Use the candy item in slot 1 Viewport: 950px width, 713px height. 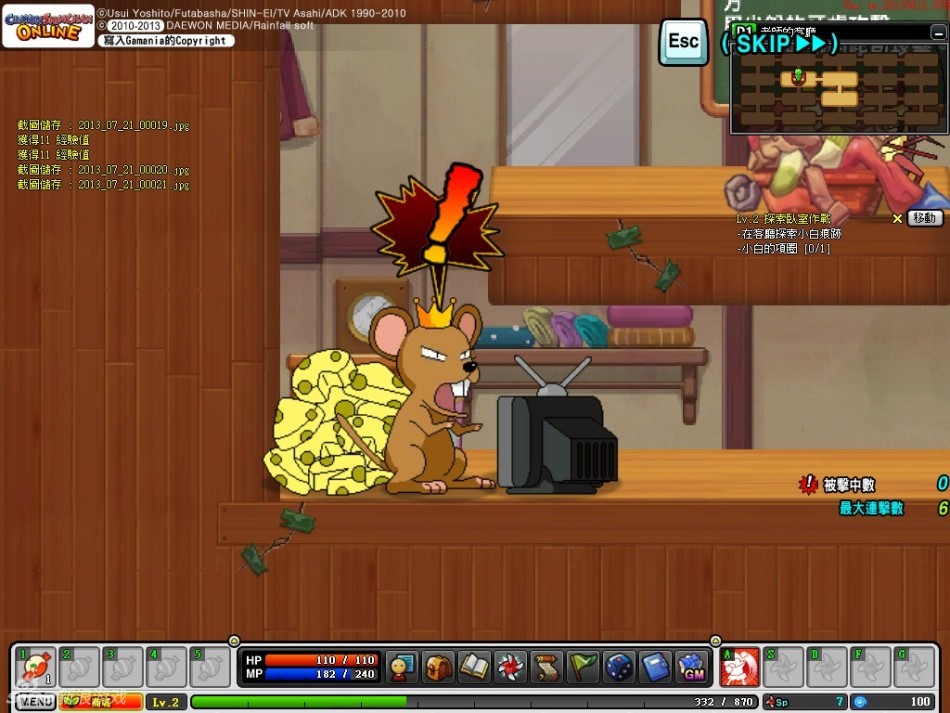coord(36,667)
